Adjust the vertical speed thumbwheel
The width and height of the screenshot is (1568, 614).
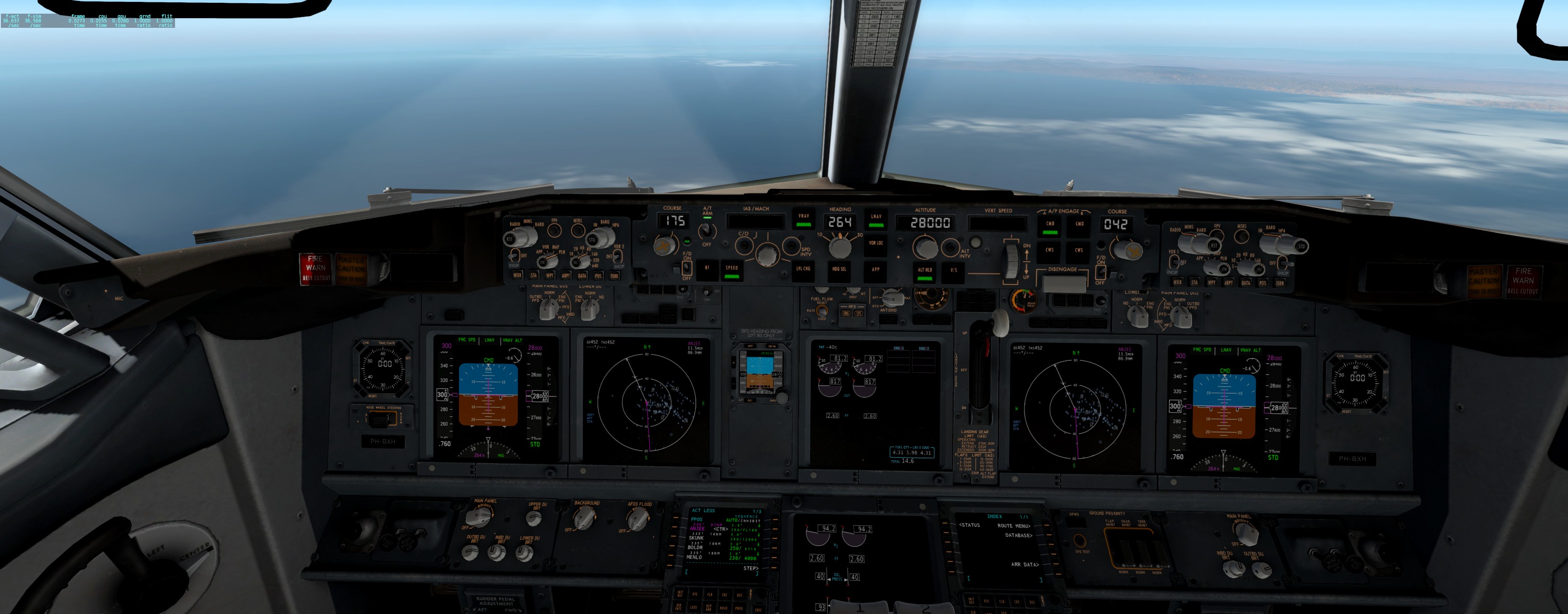(1011, 261)
